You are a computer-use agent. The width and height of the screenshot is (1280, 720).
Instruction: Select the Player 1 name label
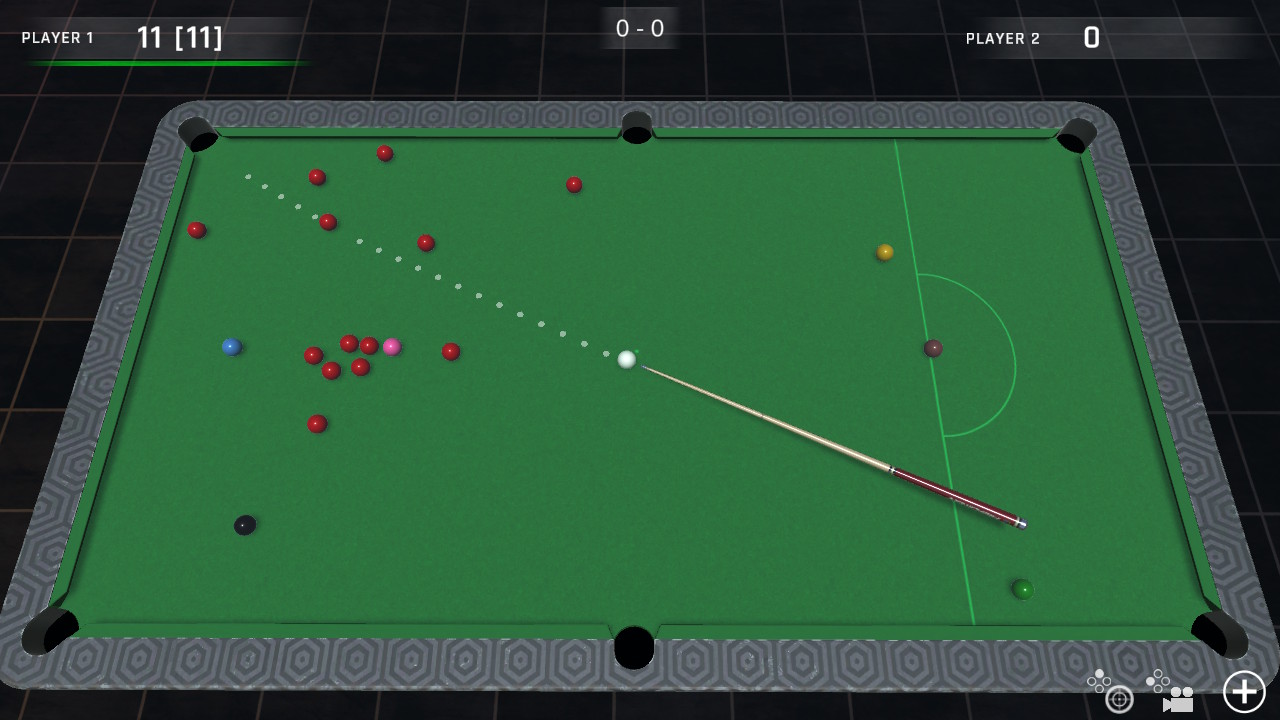tap(57, 38)
